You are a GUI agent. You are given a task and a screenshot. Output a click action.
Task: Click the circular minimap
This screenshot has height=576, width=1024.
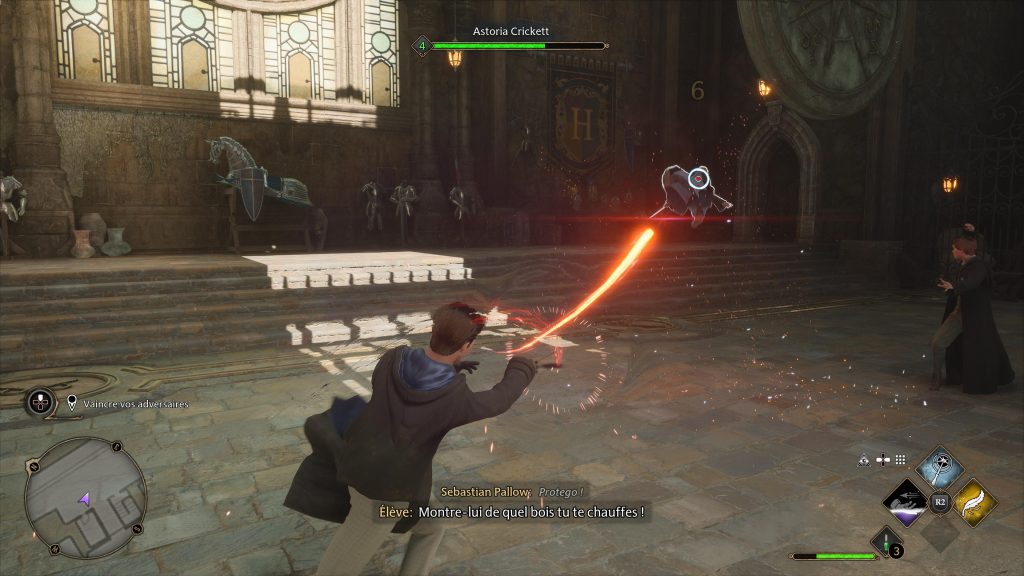85,497
